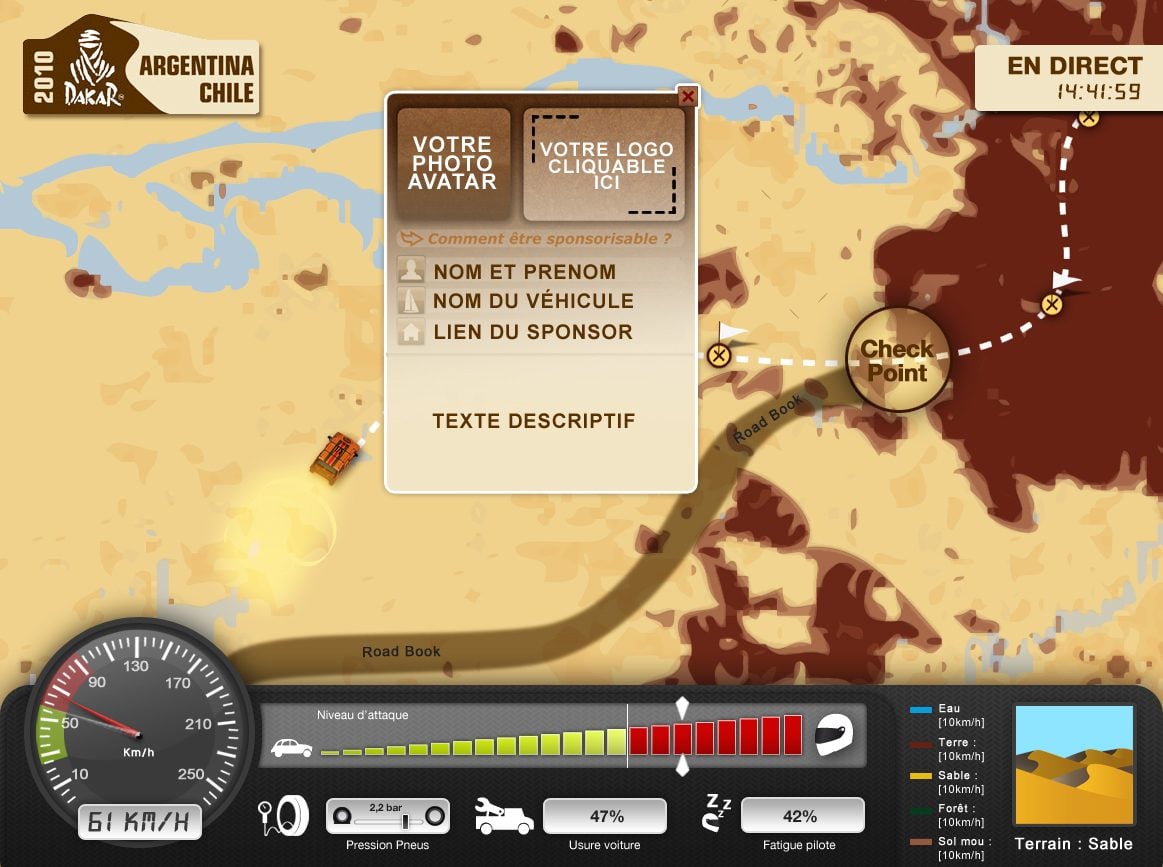1163x867 pixels.
Task: Open the 'Votre logo cliquable ici' banner
Action: coord(604,165)
